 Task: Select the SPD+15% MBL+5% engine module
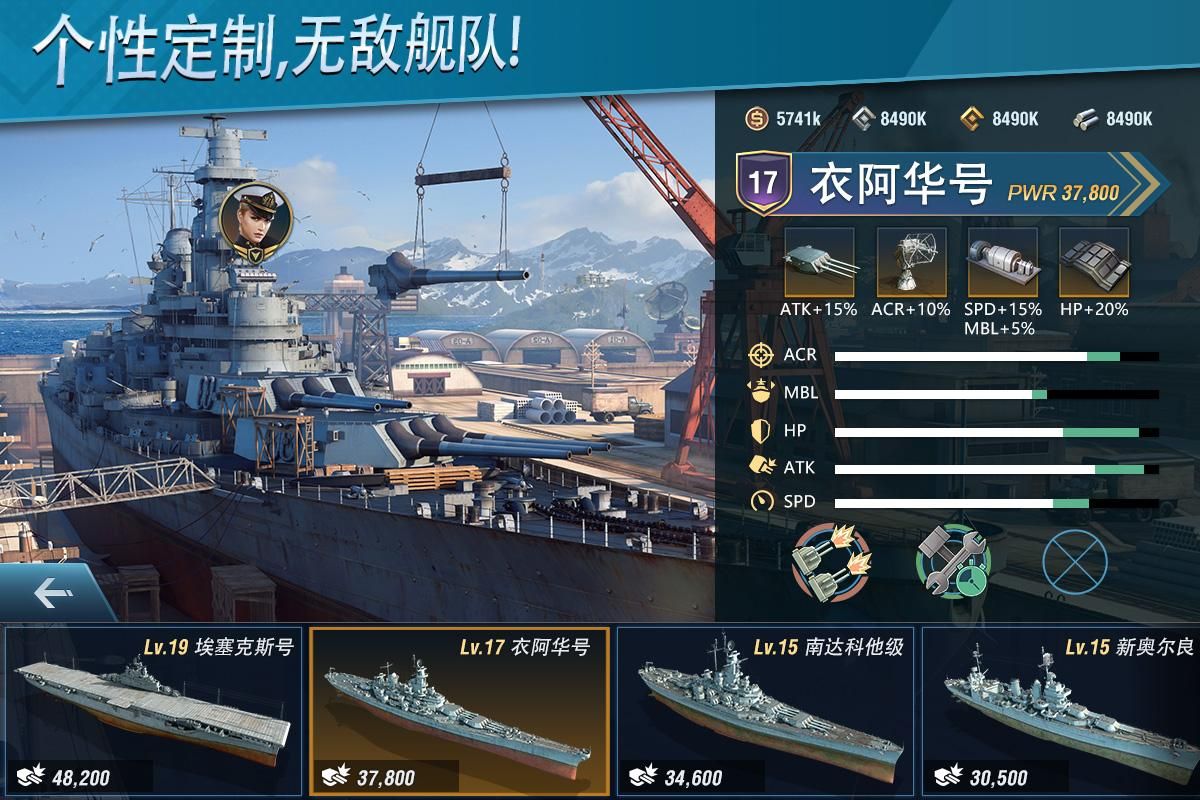click(1003, 262)
